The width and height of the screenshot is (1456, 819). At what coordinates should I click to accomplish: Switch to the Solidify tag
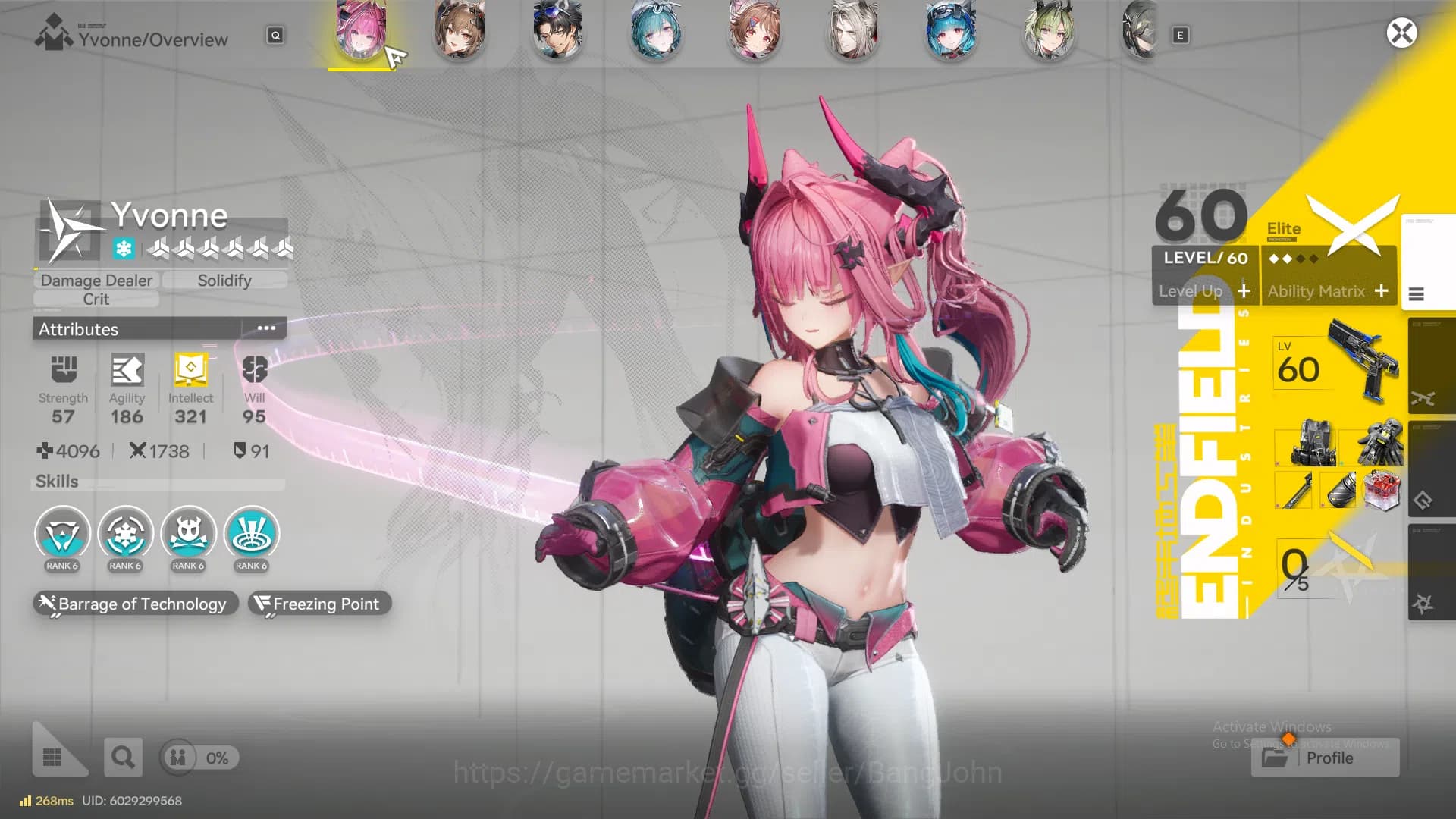[x=224, y=280]
